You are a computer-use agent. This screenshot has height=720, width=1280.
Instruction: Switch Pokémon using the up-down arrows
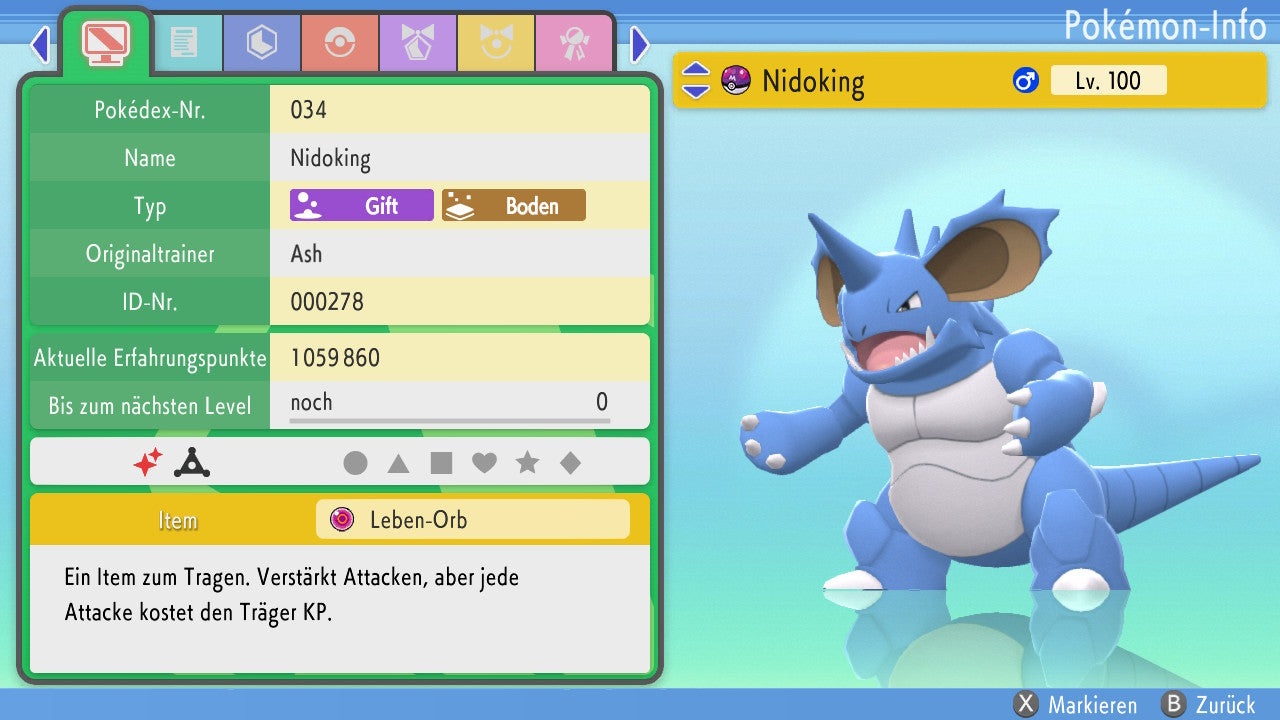(695, 81)
